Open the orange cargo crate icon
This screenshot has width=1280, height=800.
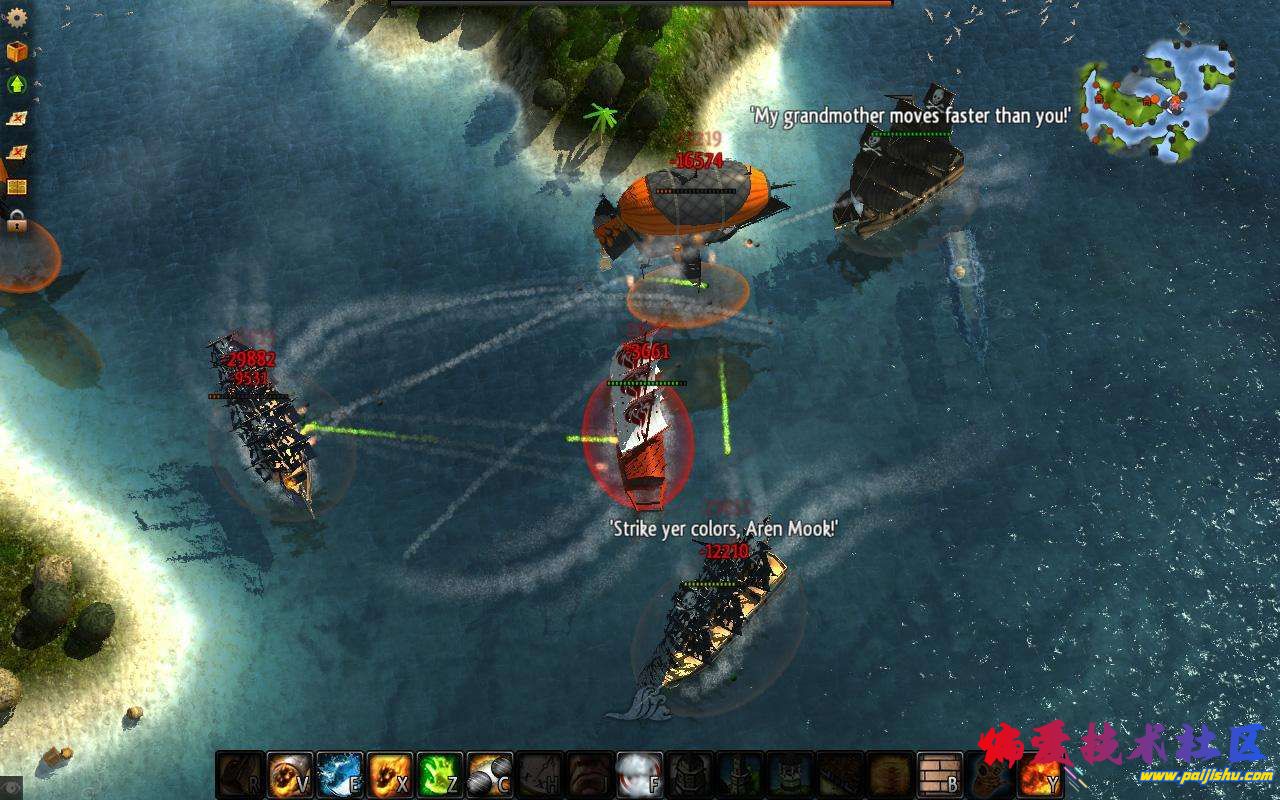[16, 51]
